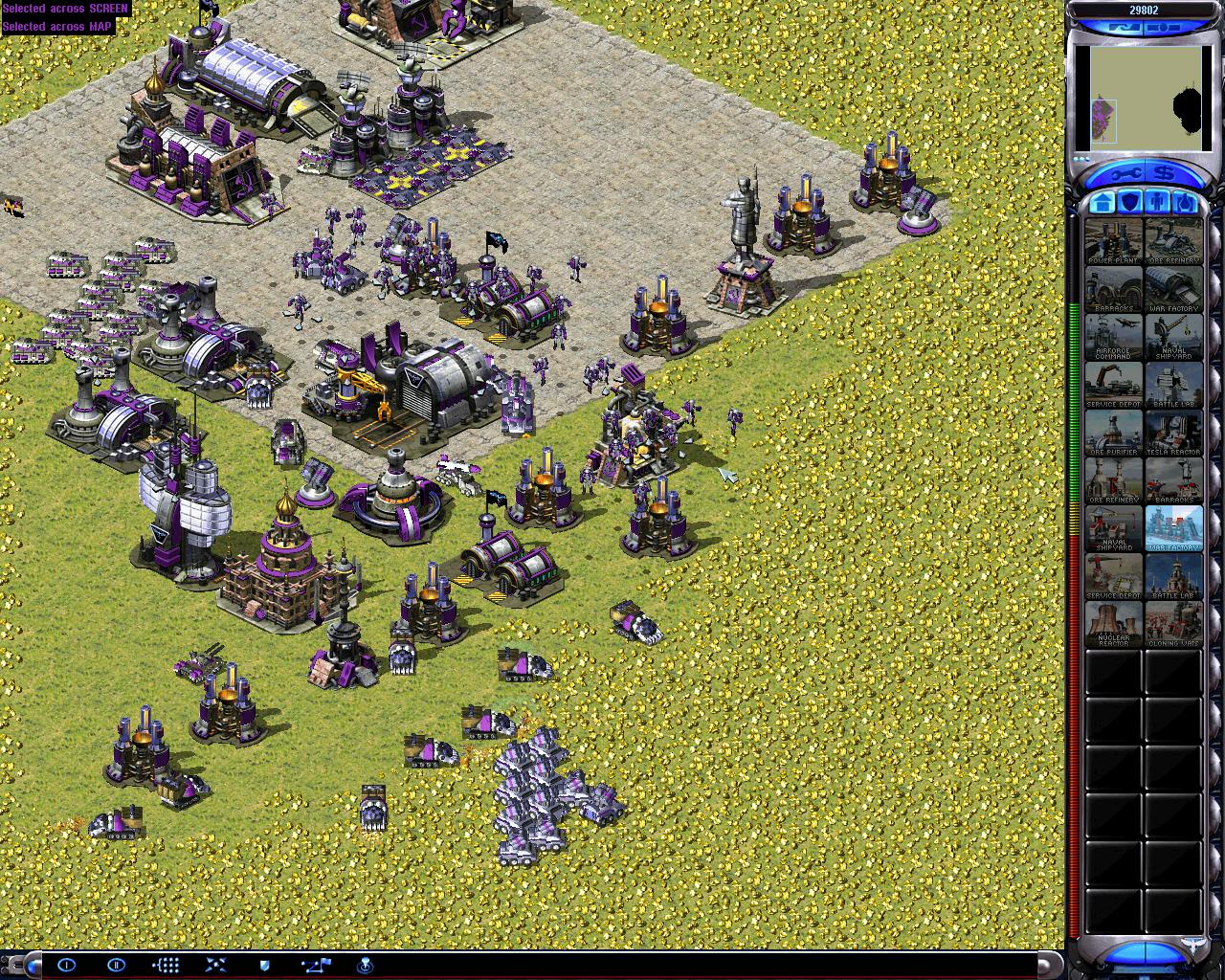Select team II on the command bar

[116, 965]
